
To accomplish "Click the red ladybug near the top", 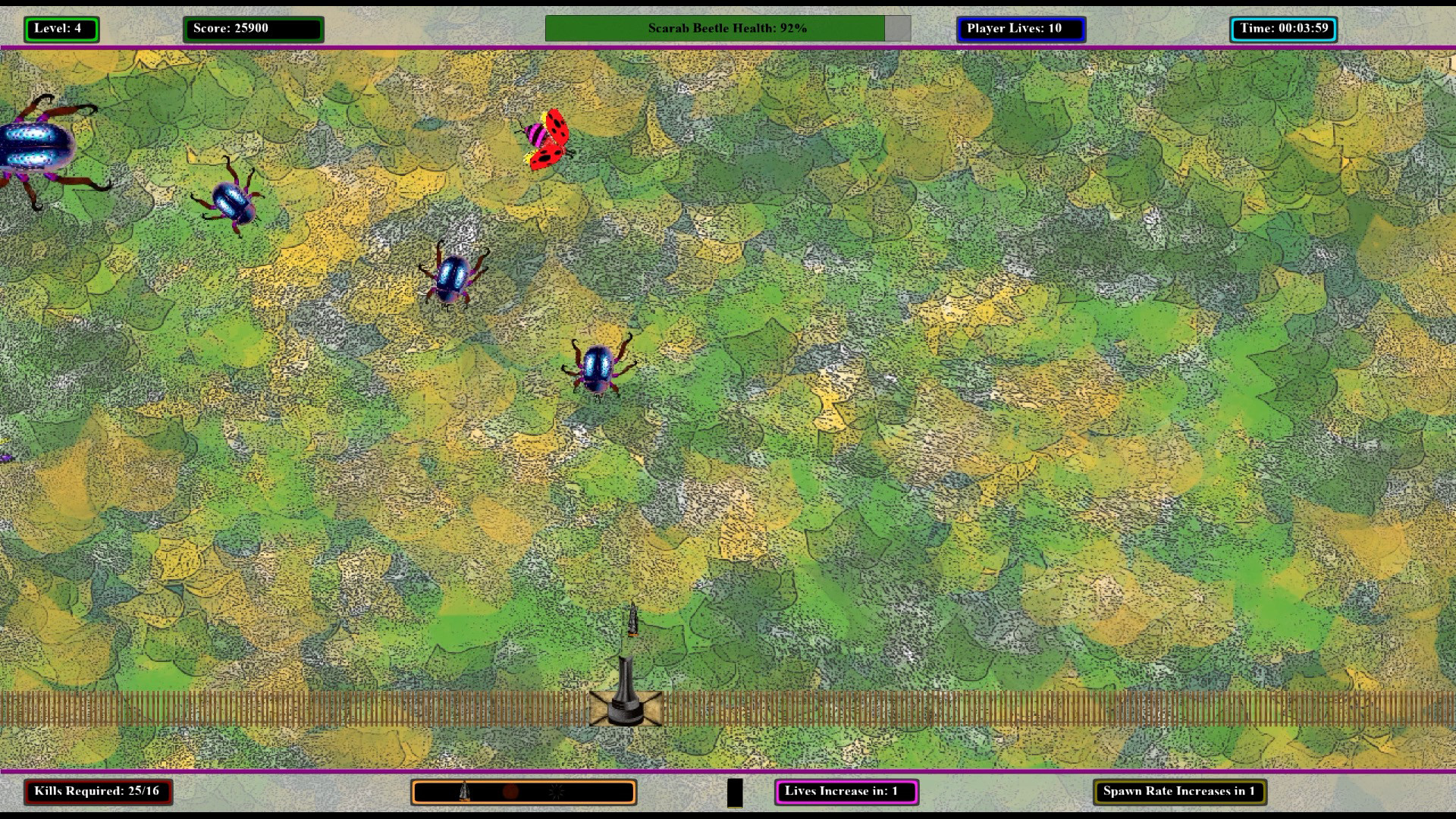I will [546, 138].
